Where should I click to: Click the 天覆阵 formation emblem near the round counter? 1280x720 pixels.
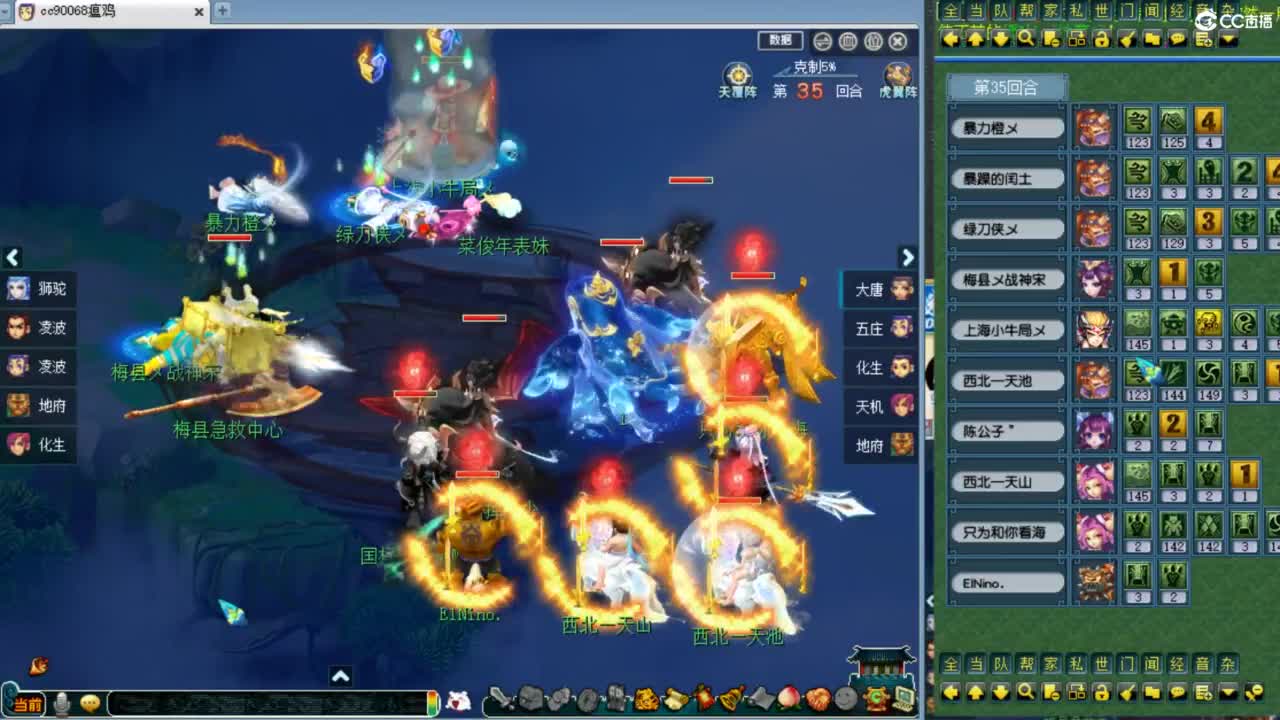point(737,75)
